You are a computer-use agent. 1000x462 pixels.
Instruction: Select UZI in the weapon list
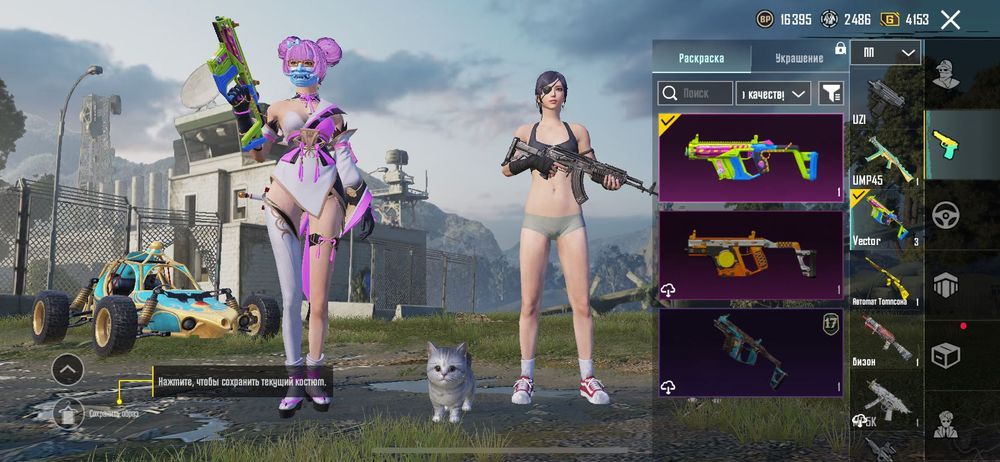(886, 98)
